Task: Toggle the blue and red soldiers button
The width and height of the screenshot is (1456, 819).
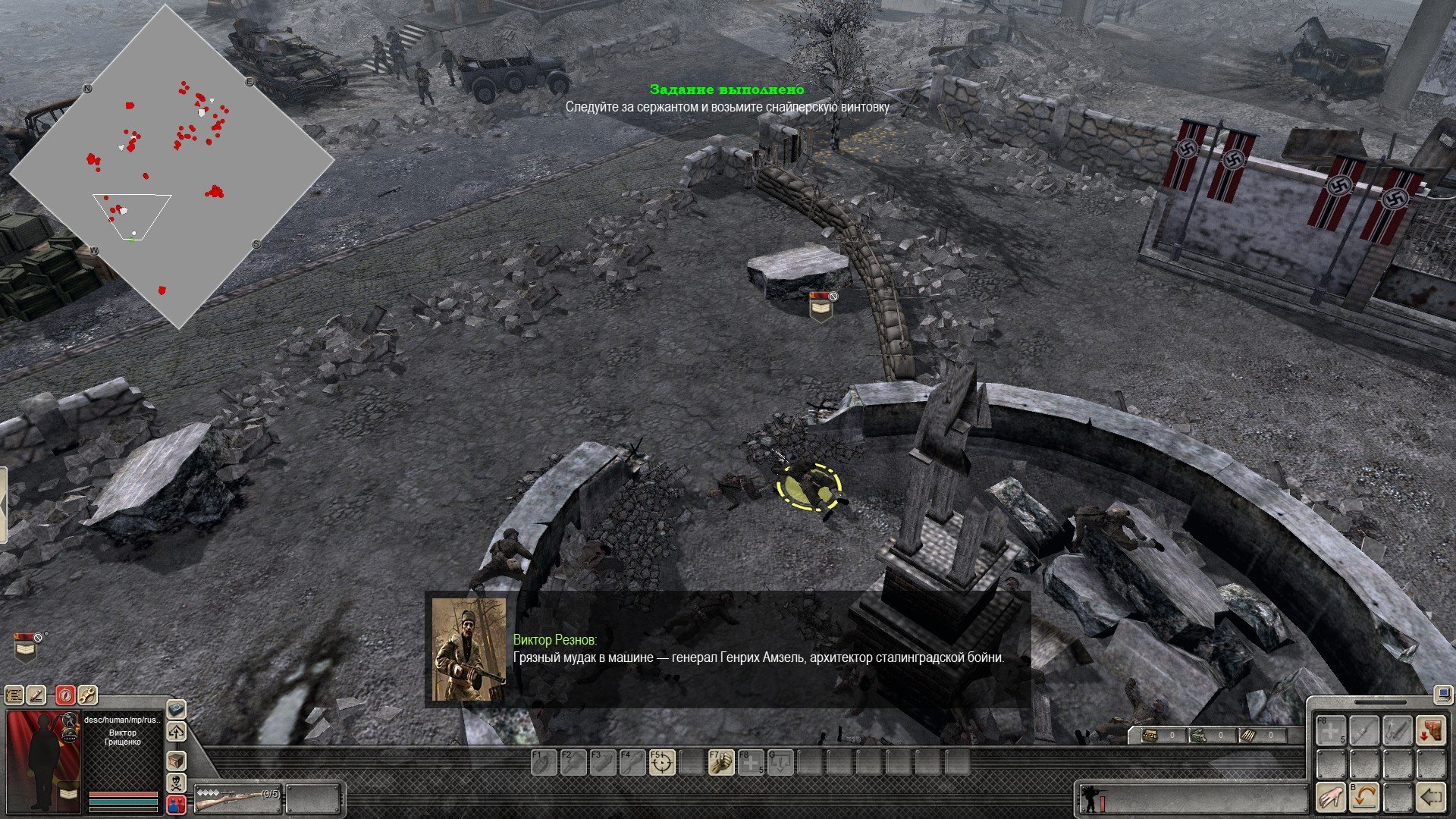Action: coord(176,804)
